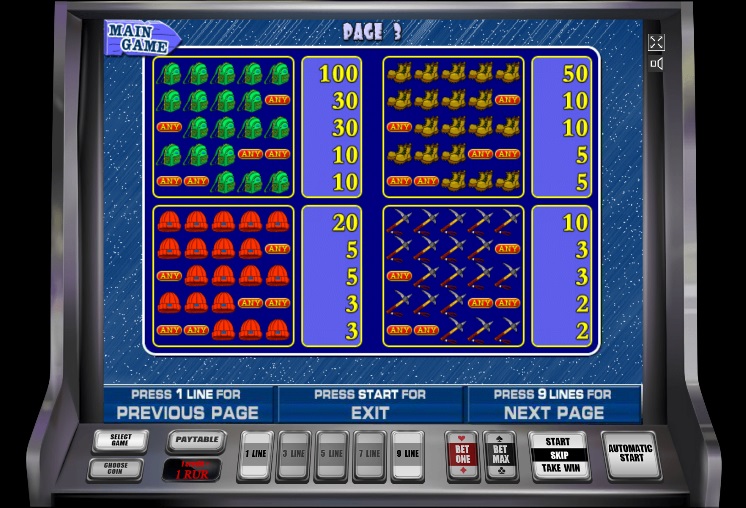The width and height of the screenshot is (746, 508).
Task: Click the Select Game button
Action: click(120, 440)
